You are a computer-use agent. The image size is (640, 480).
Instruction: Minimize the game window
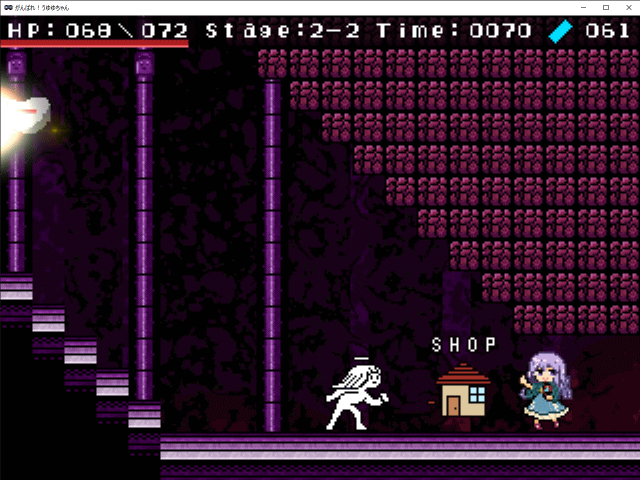click(x=582, y=7)
